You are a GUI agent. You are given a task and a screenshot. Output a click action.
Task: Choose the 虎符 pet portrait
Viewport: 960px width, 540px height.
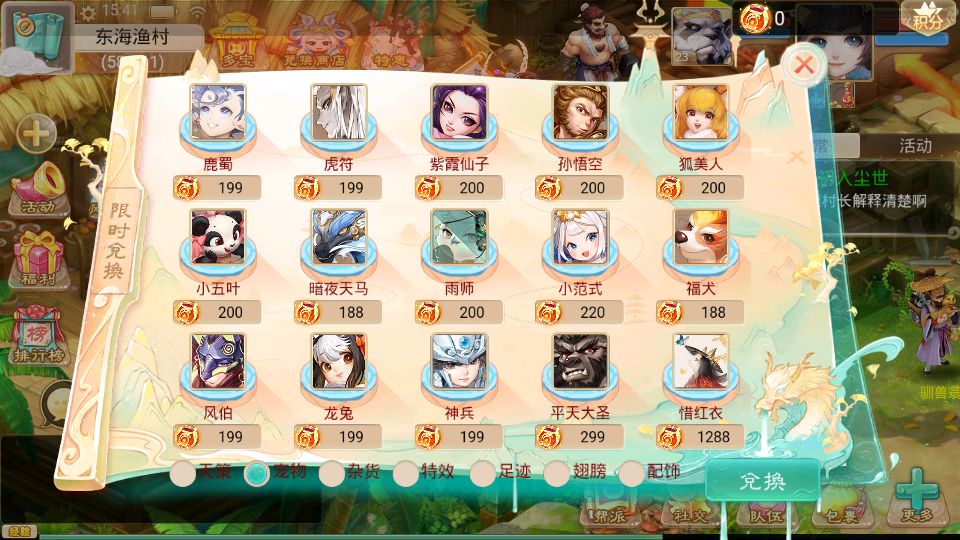pyautogui.click(x=339, y=112)
